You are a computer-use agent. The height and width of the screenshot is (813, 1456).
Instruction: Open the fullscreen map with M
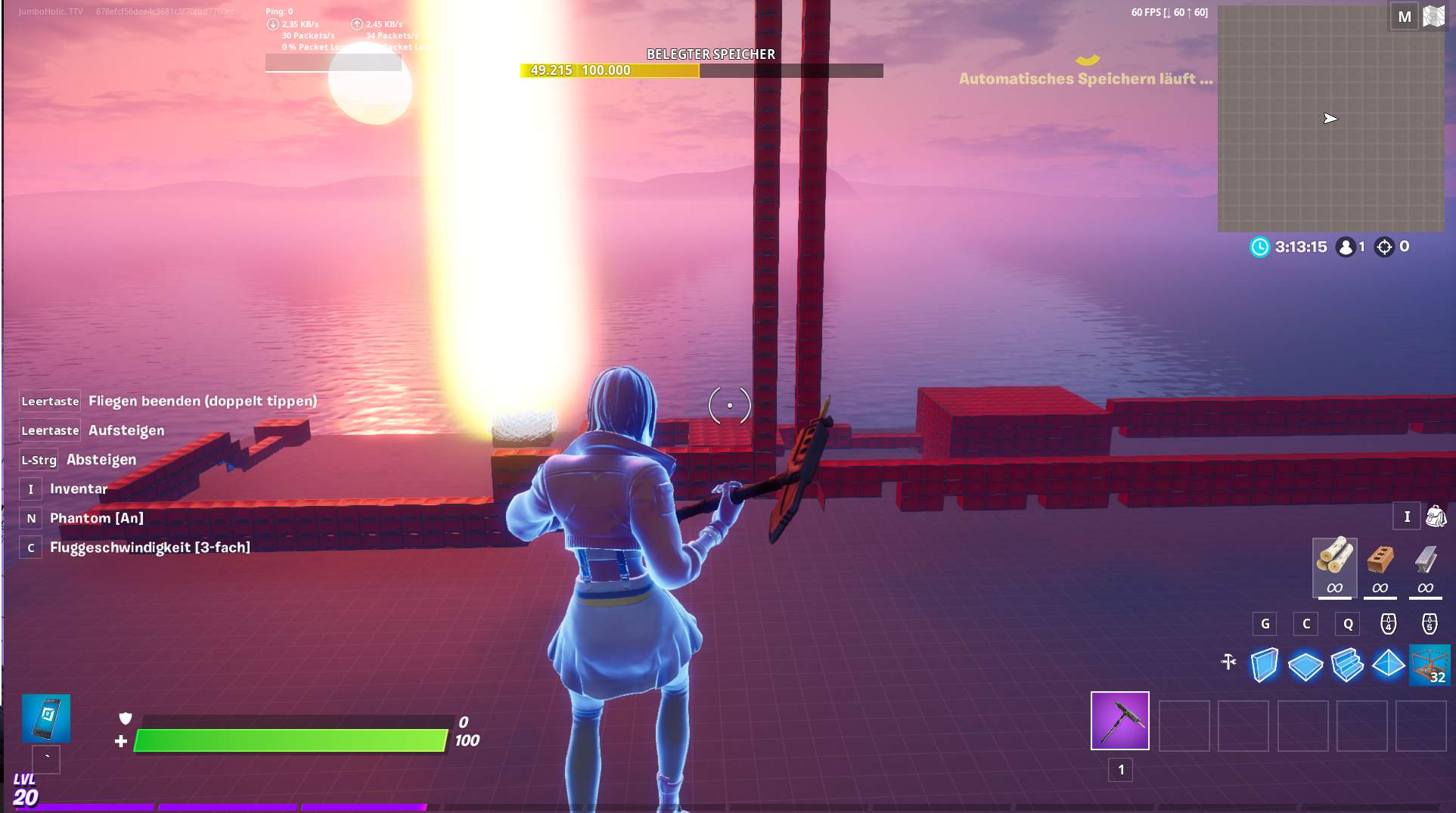1405,15
